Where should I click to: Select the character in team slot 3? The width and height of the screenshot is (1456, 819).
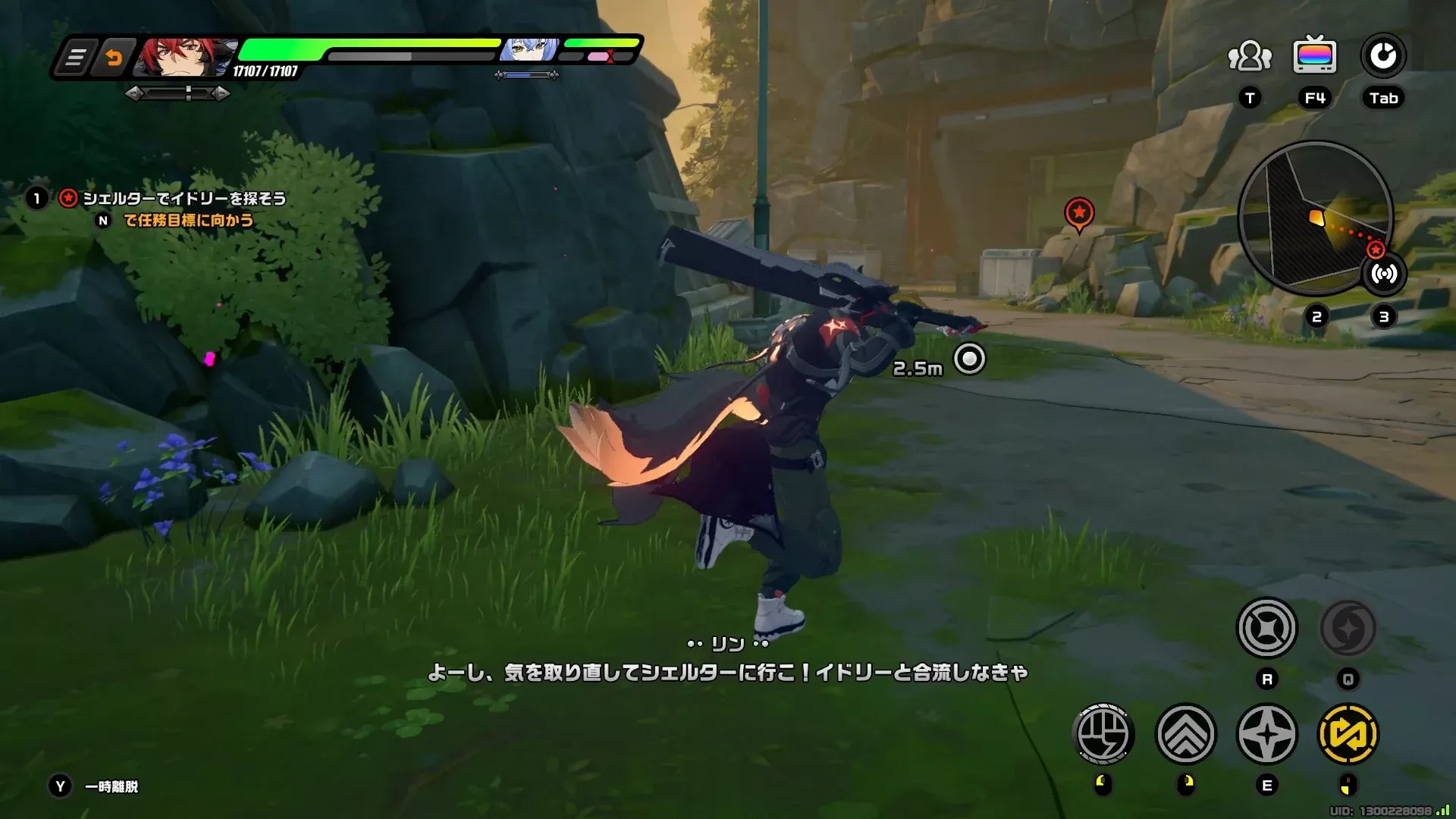click(x=1382, y=317)
